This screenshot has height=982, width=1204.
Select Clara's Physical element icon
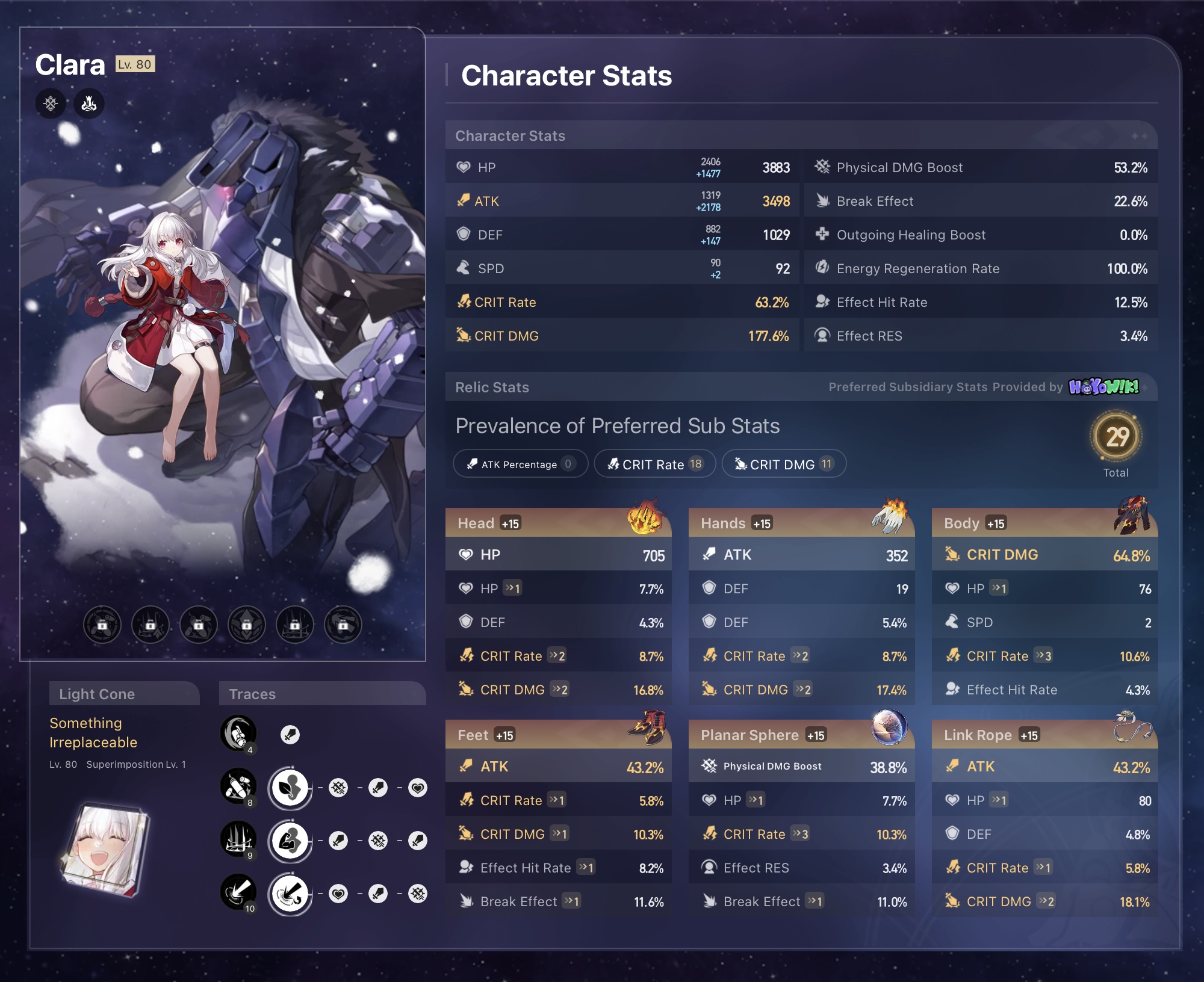coord(51,103)
